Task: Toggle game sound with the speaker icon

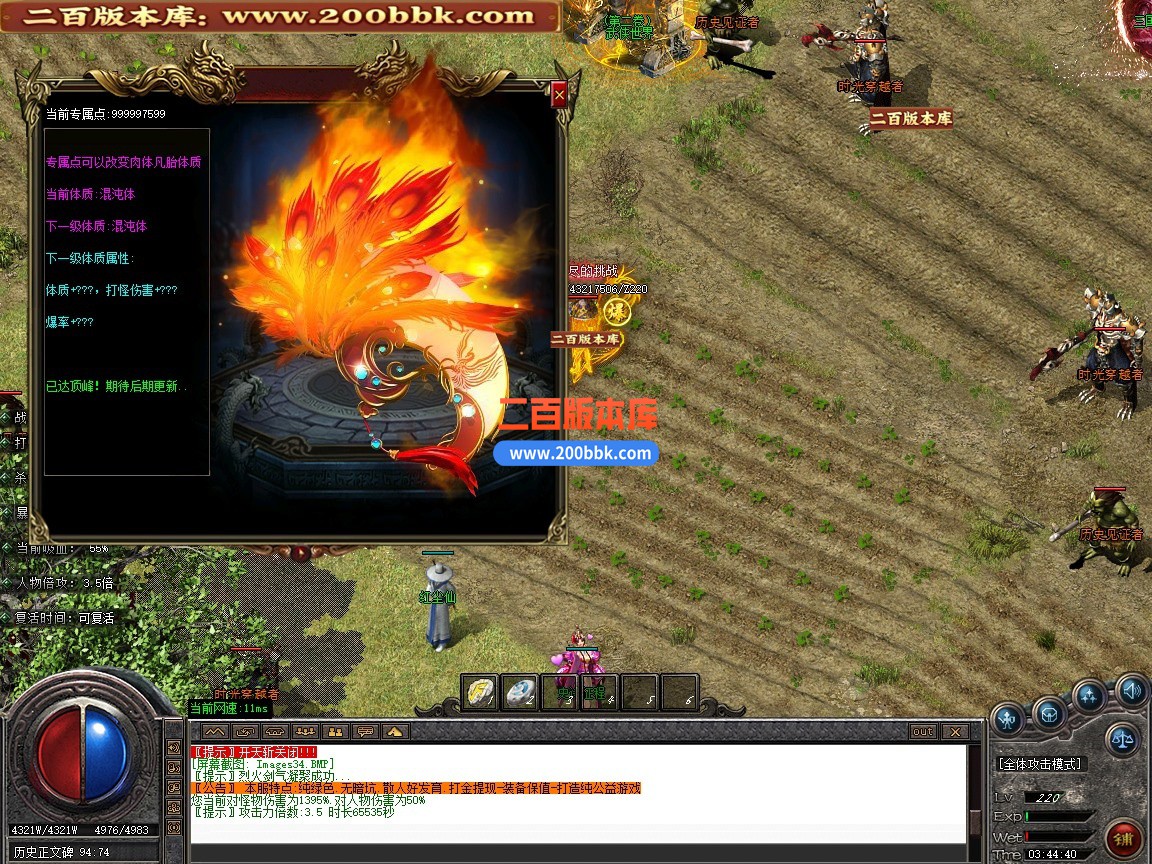Action: pos(1131,689)
